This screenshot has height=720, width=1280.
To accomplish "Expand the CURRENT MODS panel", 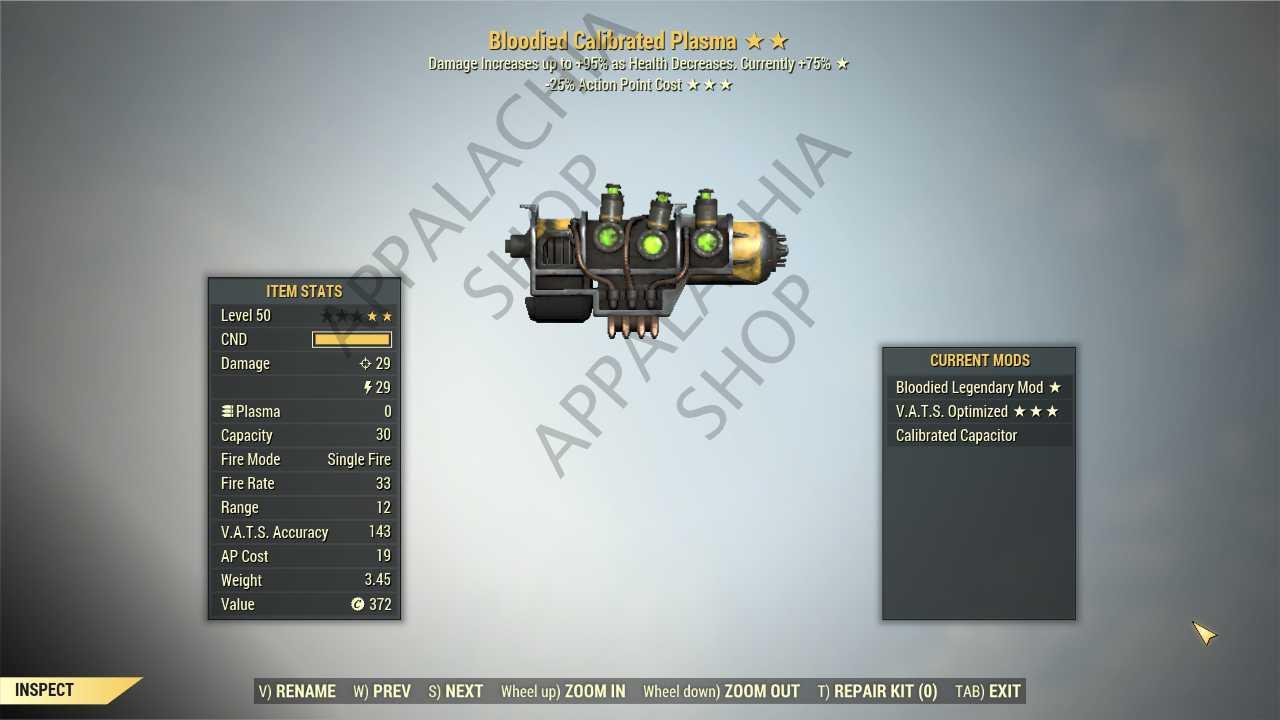I will (x=979, y=360).
